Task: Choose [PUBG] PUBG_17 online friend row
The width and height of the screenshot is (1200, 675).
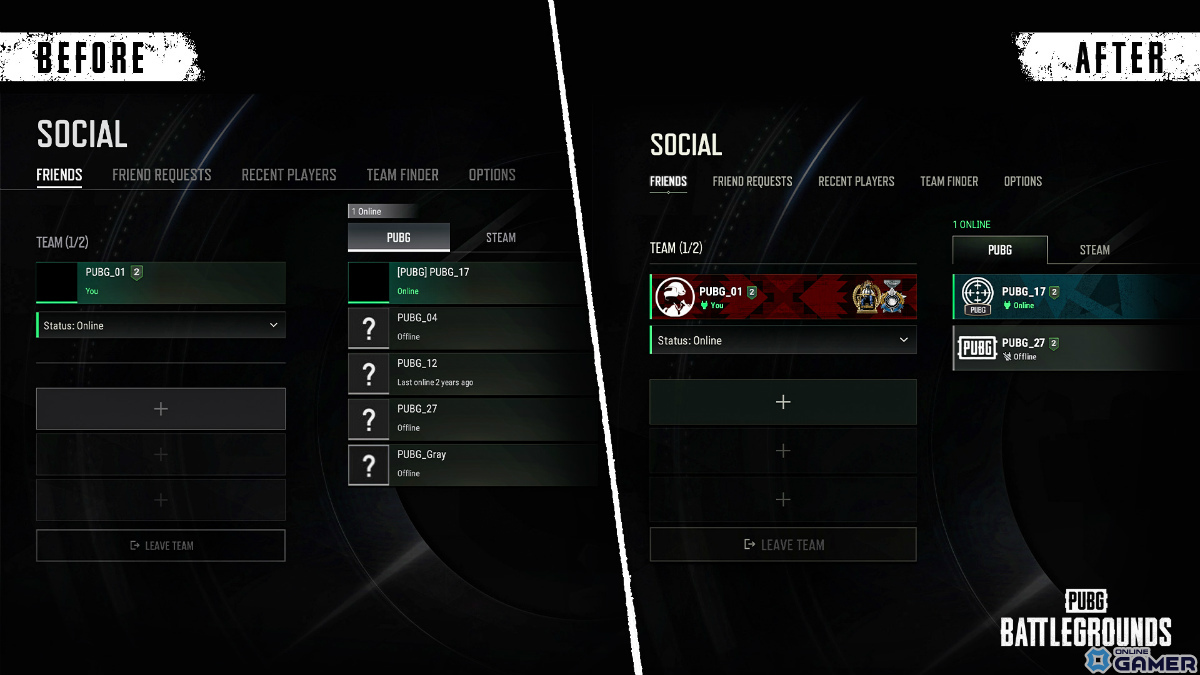Action: coord(470,282)
